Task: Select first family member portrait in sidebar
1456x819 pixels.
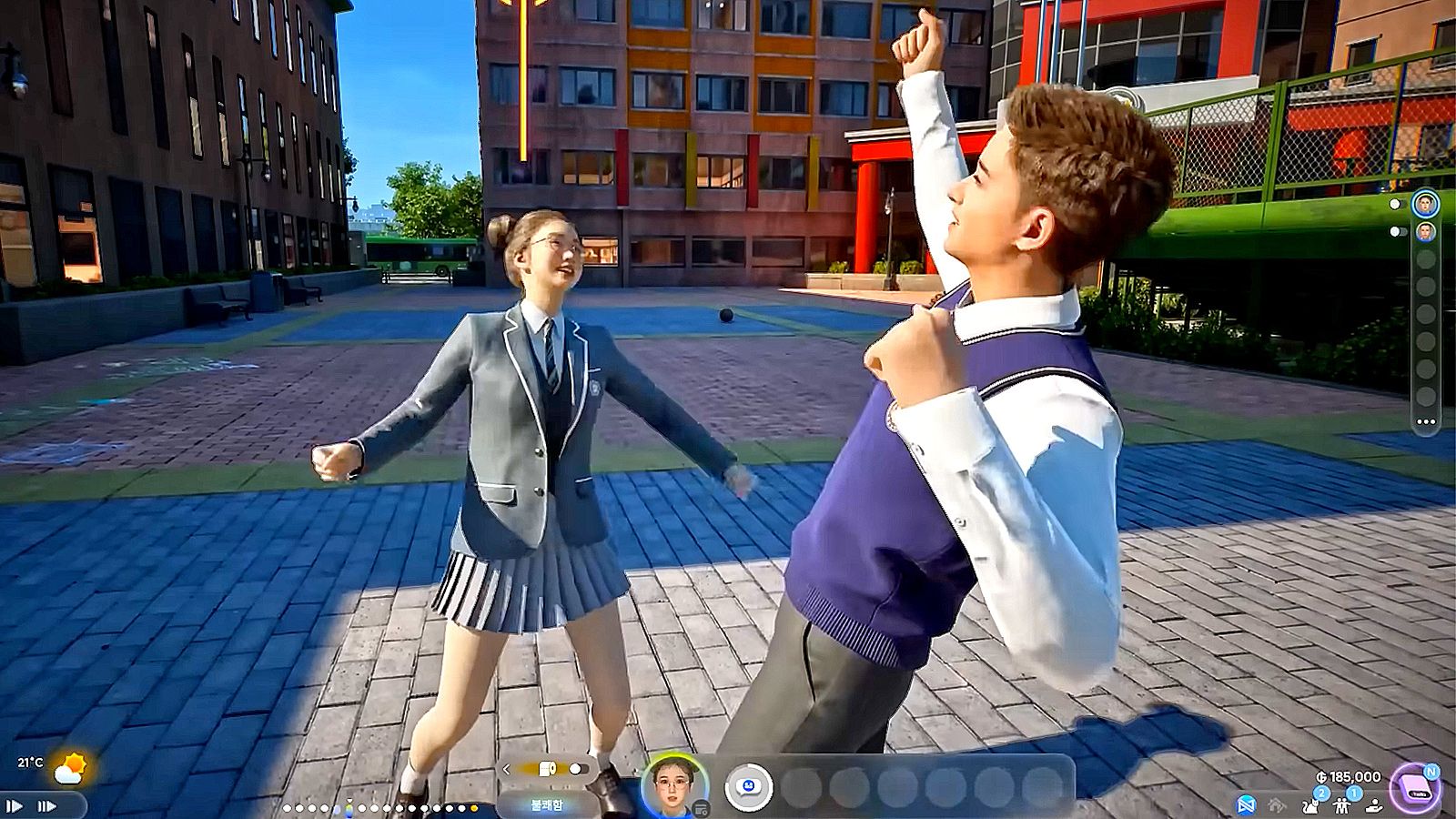Action: coord(1425,204)
